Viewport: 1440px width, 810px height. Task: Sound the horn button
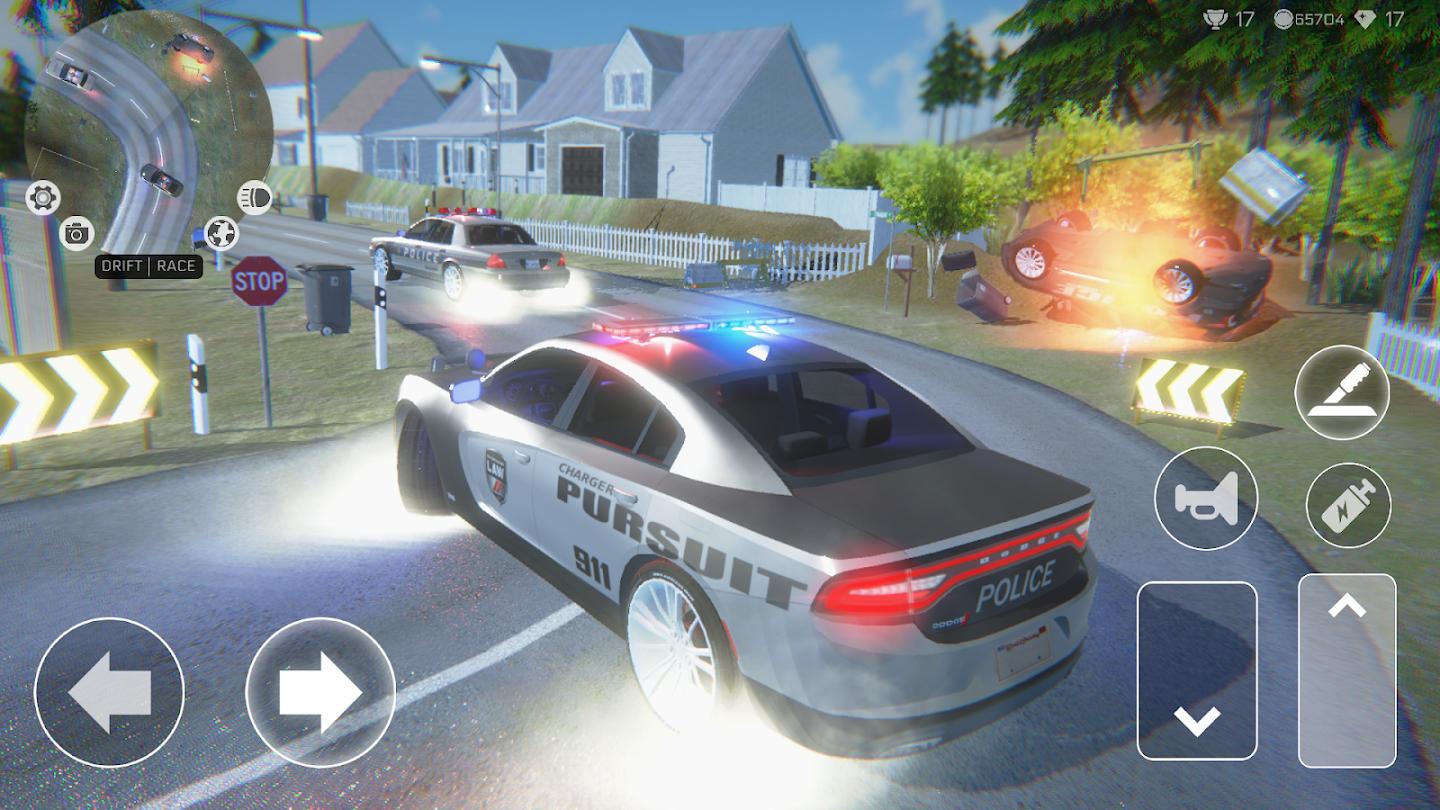pos(1205,497)
